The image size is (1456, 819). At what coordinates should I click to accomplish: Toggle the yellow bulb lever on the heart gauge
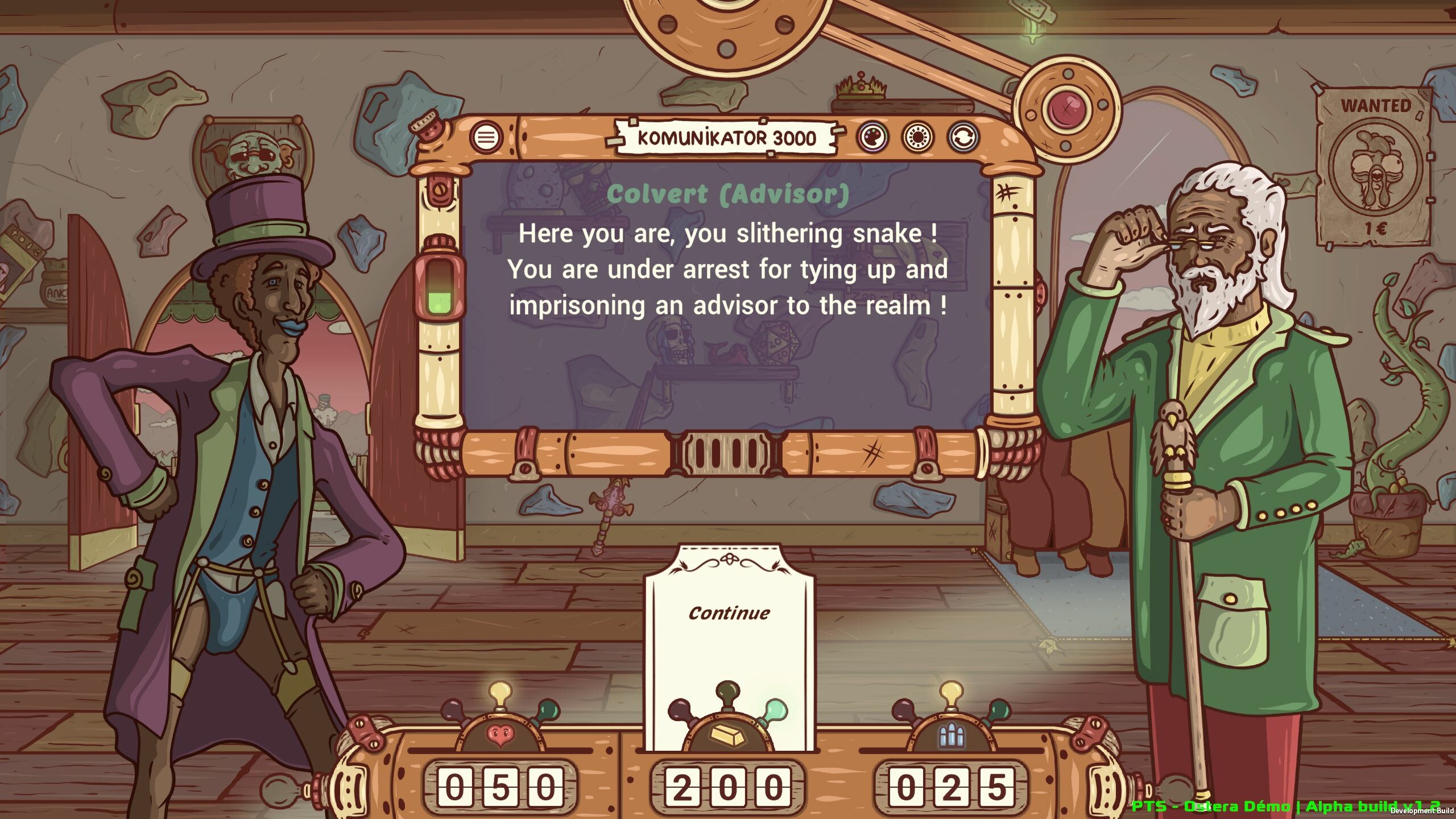coord(499,692)
